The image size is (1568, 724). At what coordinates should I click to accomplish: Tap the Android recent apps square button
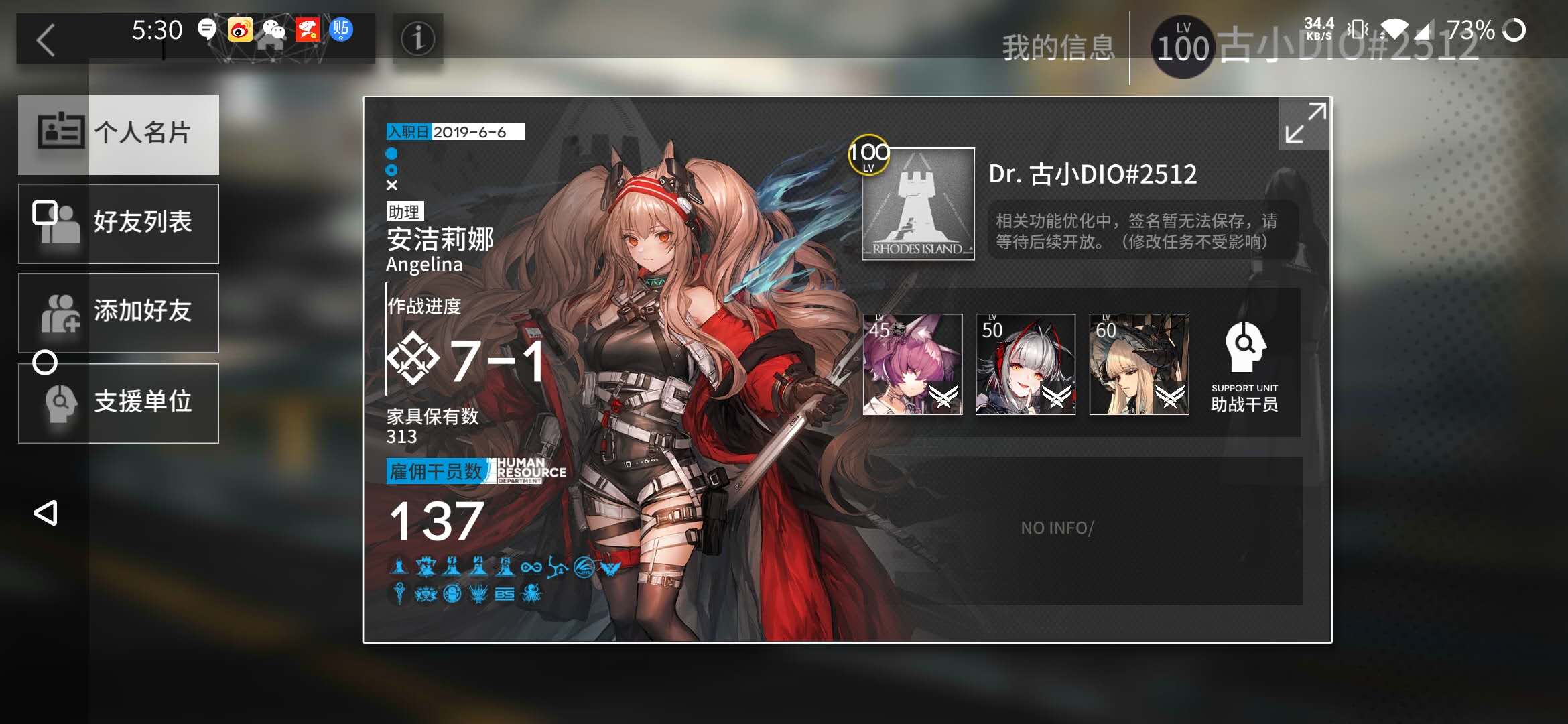point(44,213)
